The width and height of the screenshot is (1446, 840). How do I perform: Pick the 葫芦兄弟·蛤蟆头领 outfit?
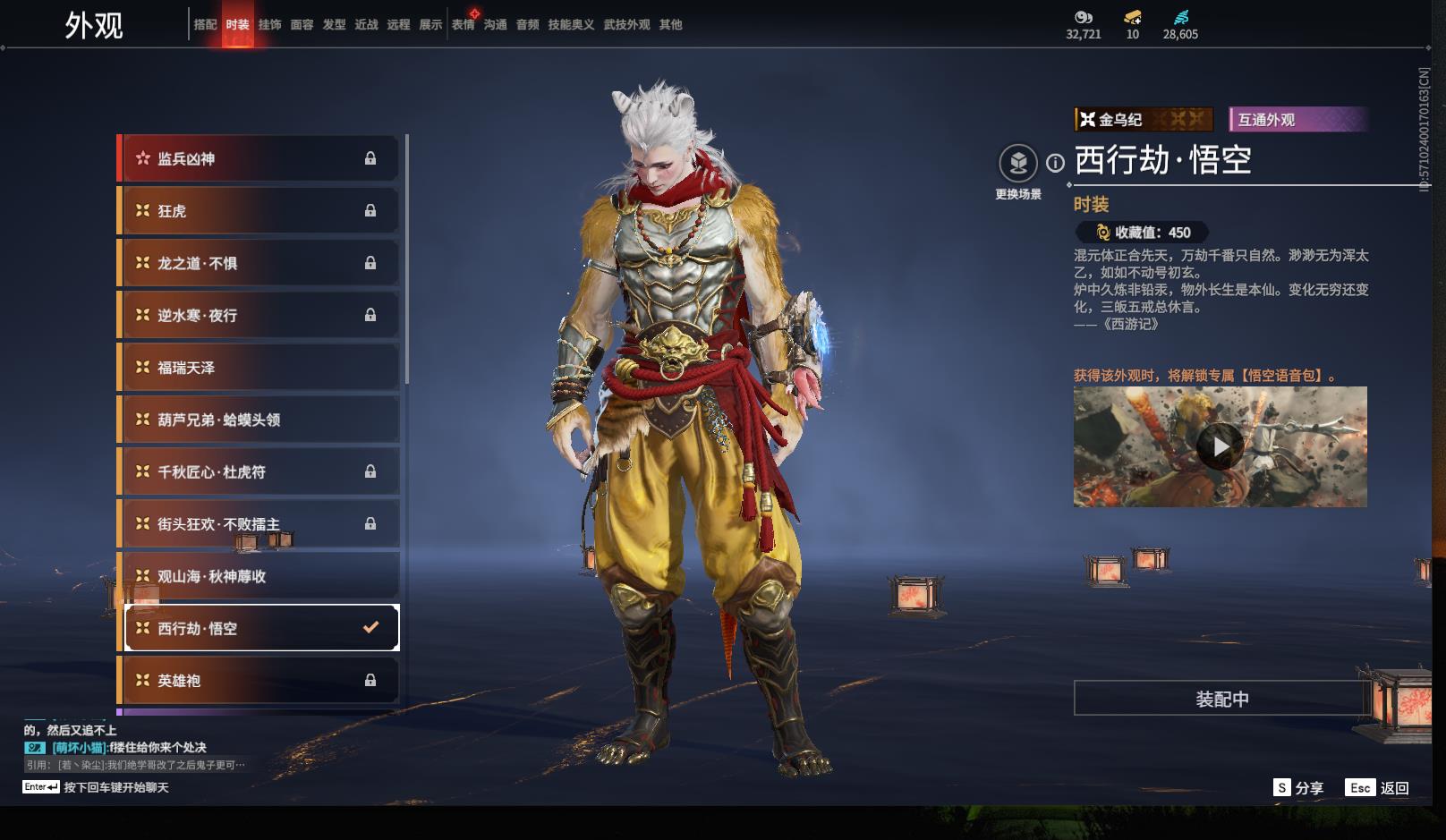coord(258,420)
